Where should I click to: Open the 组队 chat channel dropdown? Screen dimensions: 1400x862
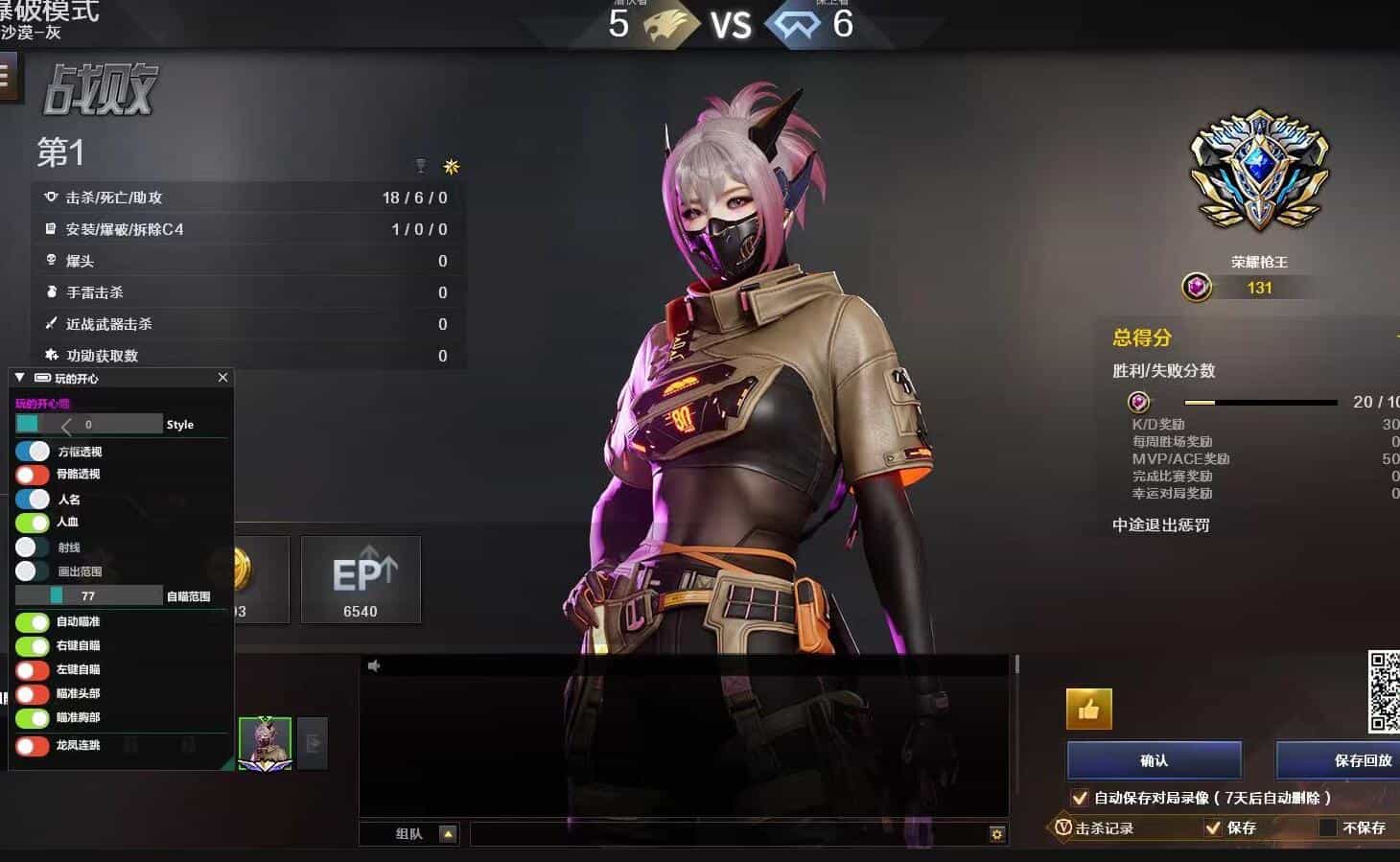(x=448, y=834)
